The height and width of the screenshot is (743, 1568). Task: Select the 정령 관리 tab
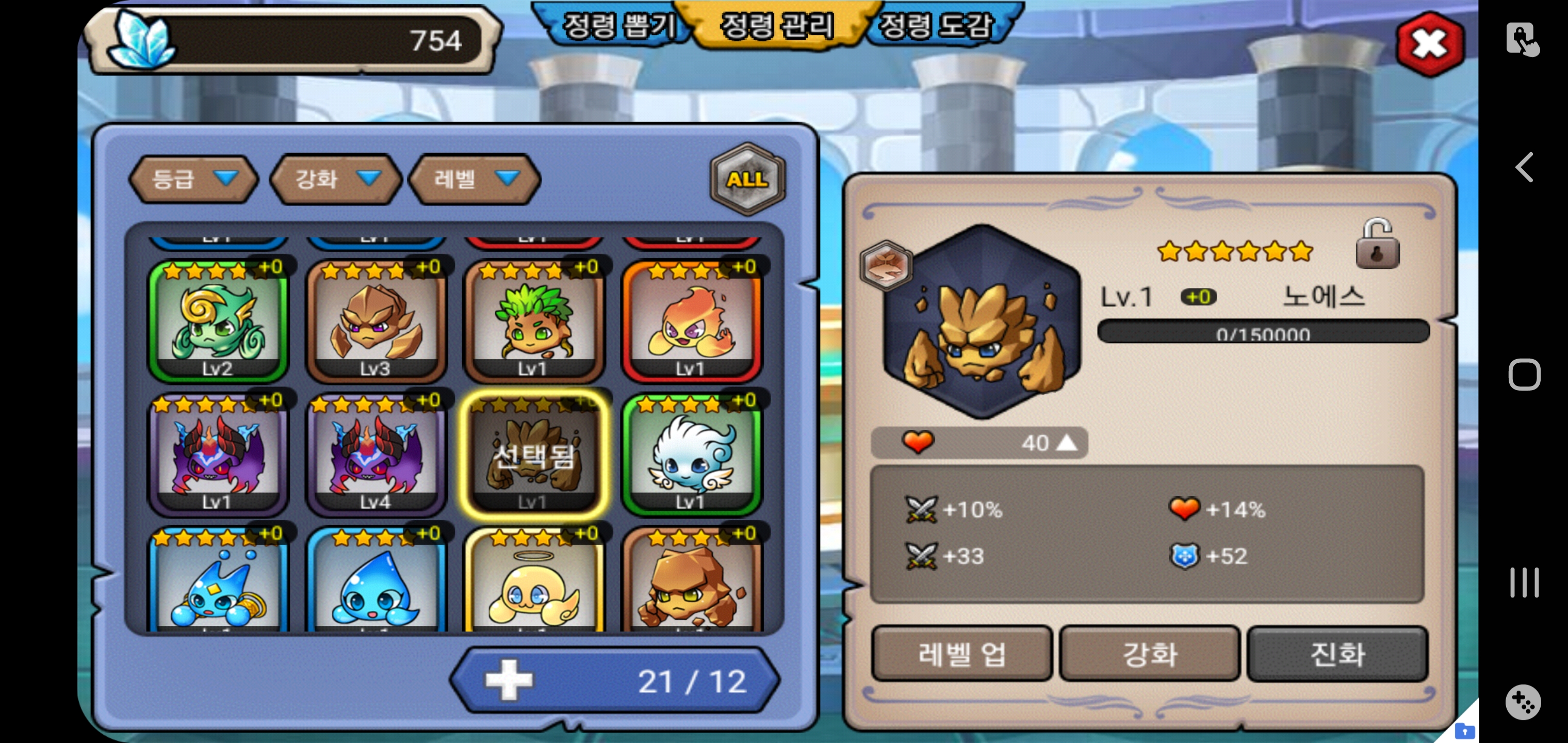[x=777, y=26]
